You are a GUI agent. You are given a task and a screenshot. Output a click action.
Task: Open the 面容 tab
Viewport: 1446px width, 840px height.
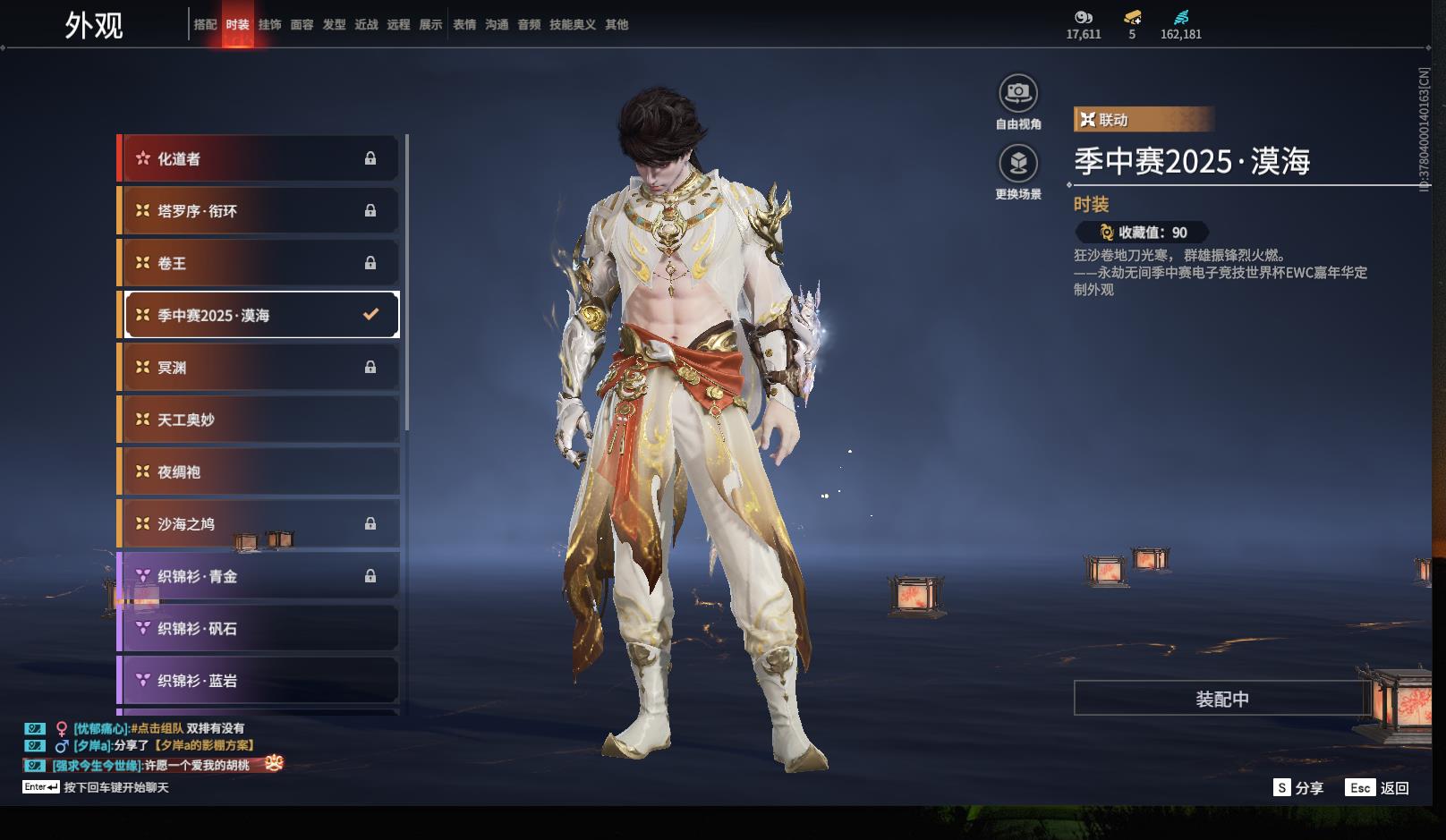(x=302, y=25)
